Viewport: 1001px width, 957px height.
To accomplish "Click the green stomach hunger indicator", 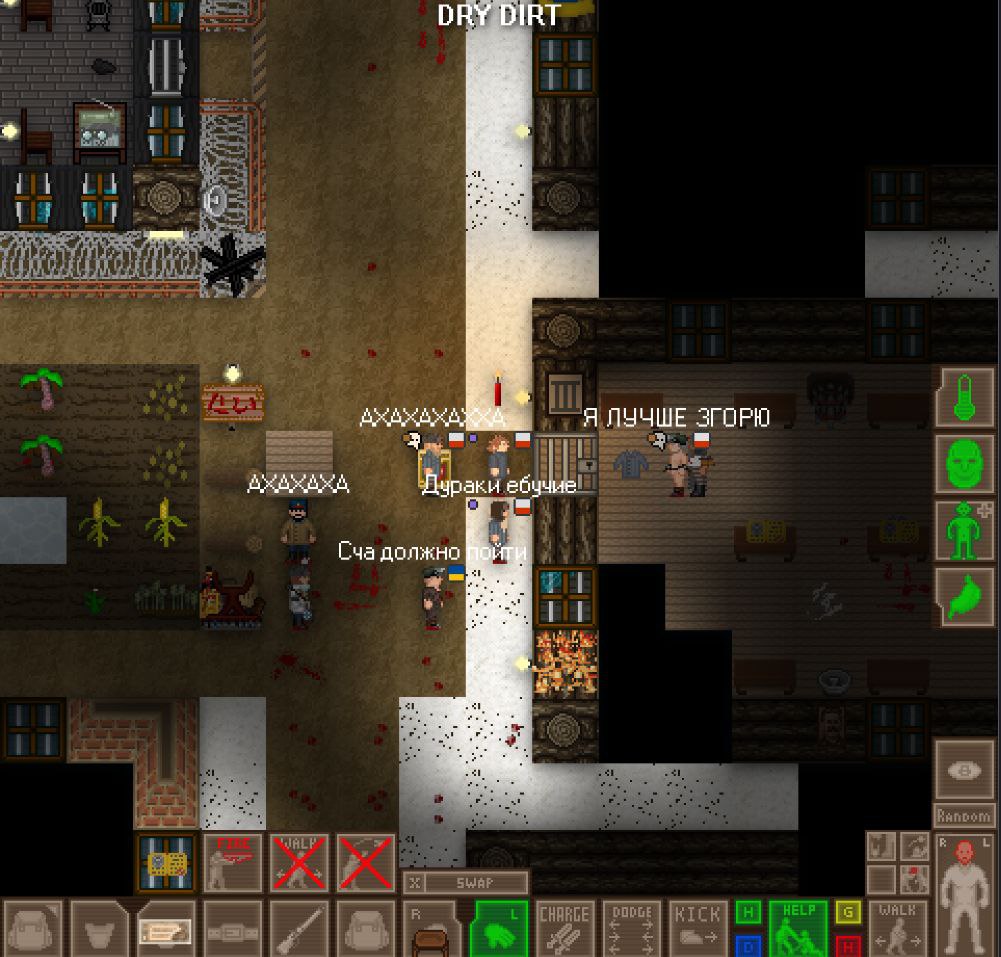I will [x=964, y=596].
